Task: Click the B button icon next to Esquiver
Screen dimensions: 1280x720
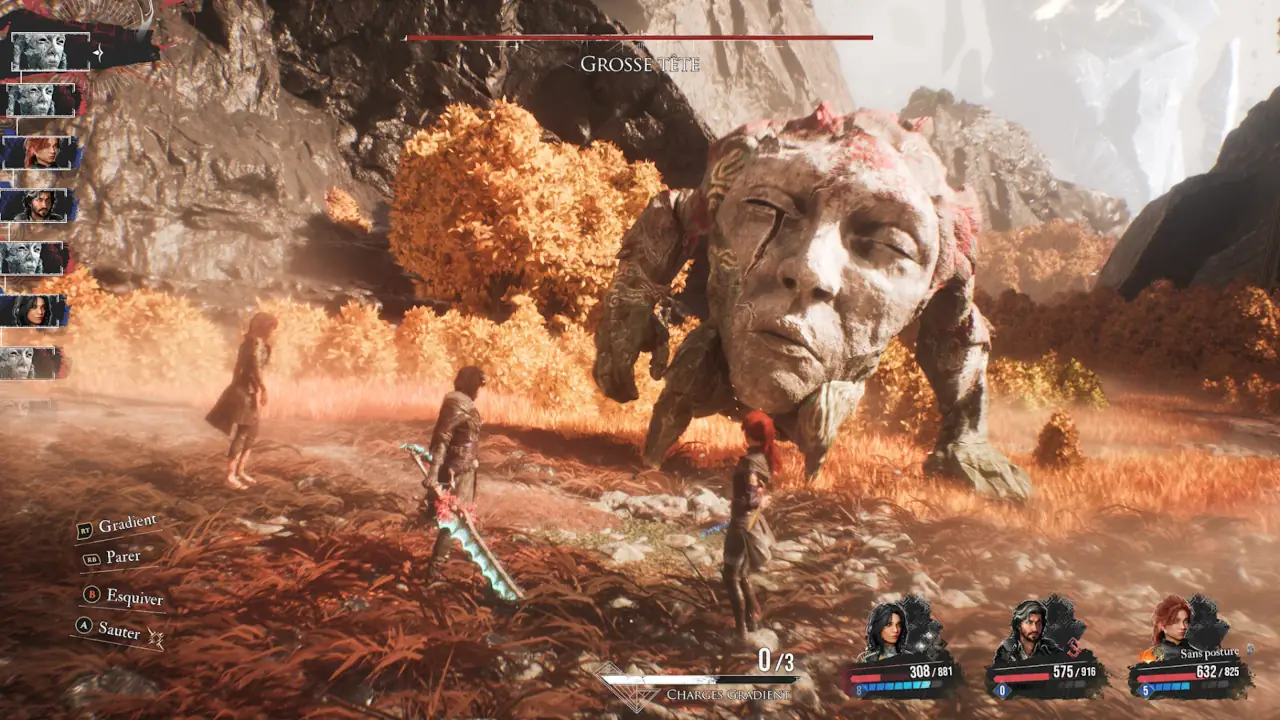Action: [91, 594]
